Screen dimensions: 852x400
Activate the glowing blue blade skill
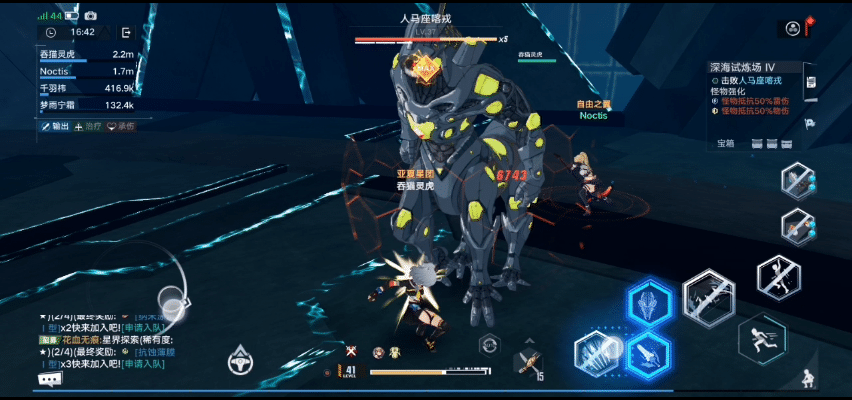pos(649,352)
